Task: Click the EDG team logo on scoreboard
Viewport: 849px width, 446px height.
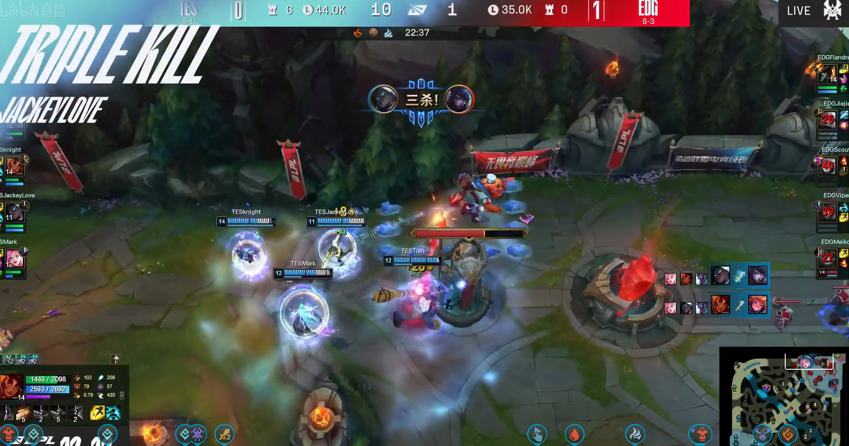Action: (x=647, y=10)
